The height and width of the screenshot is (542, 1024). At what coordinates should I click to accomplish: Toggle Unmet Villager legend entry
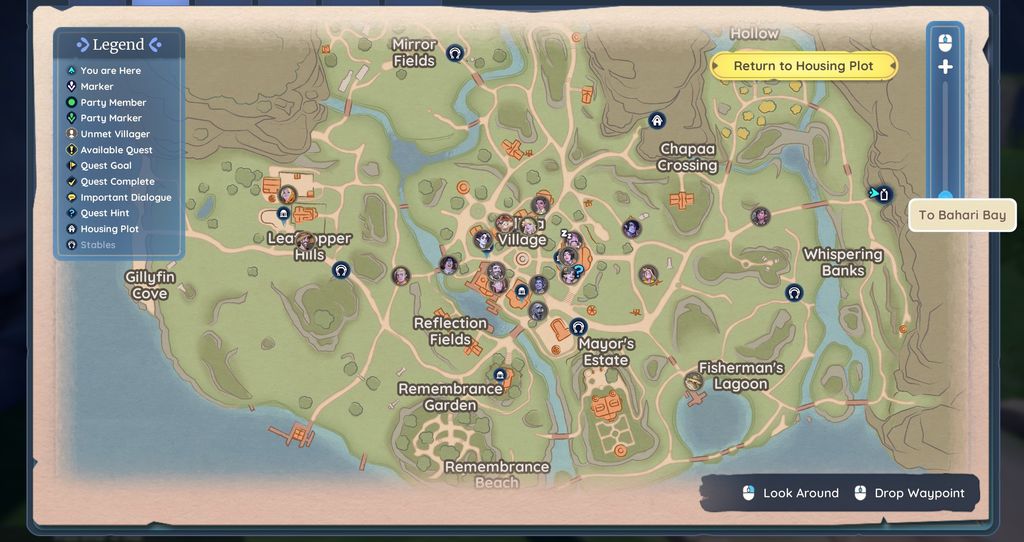click(x=114, y=134)
